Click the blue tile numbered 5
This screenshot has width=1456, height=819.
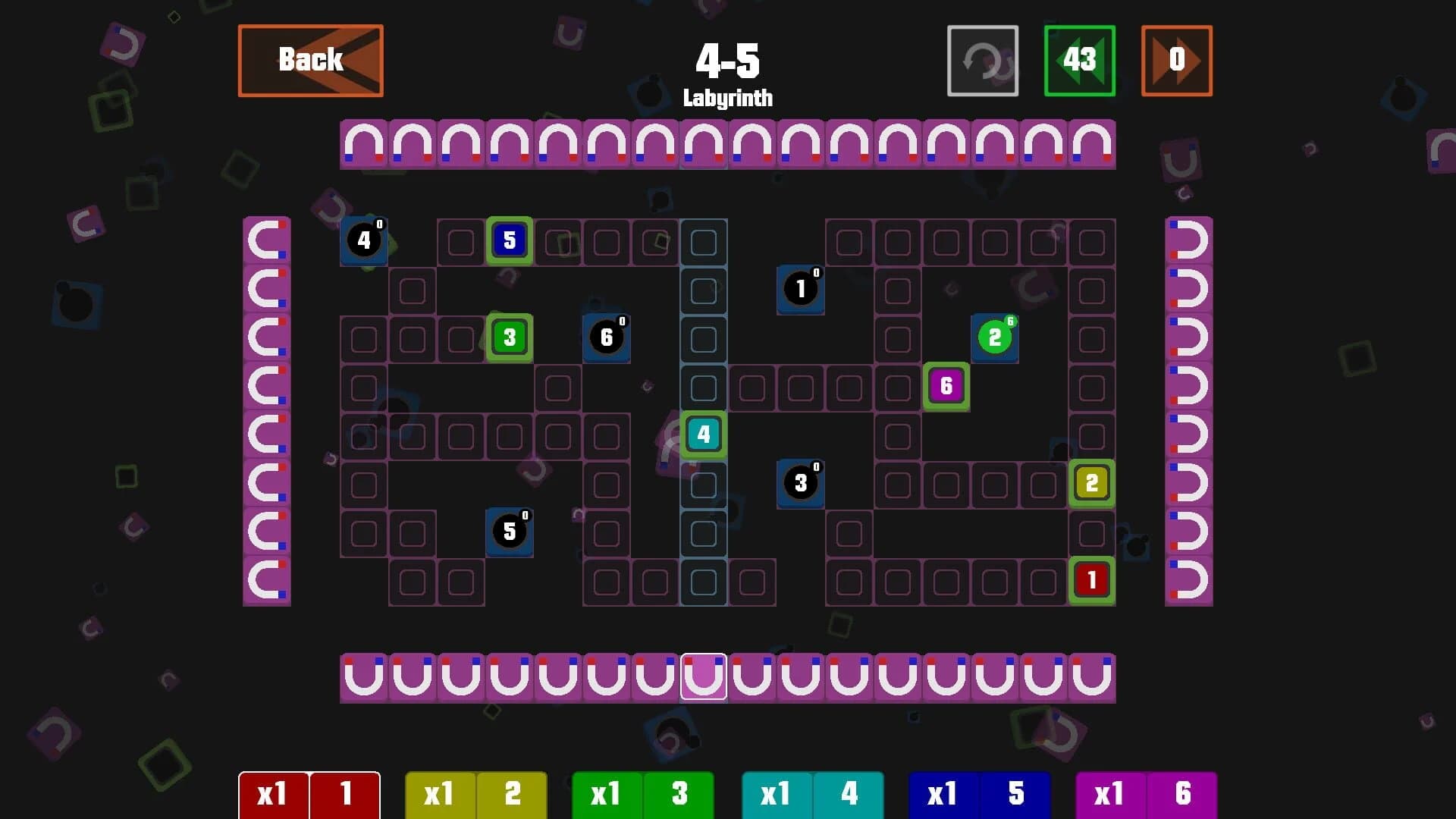(x=509, y=240)
